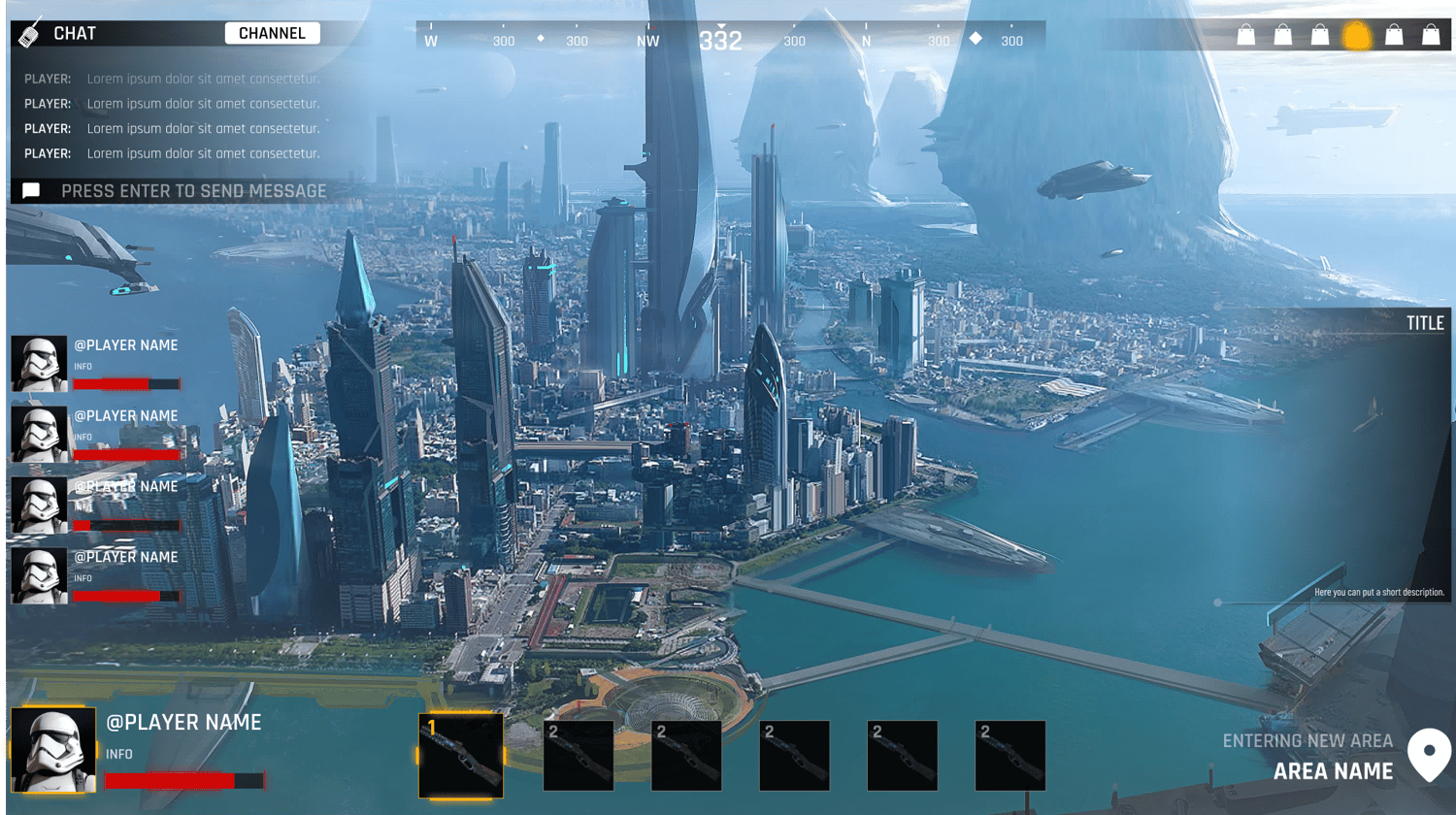Click the walkie-talkie icon beside CHAT
The height and width of the screenshot is (815, 1456).
pyautogui.click(x=30, y=33)
